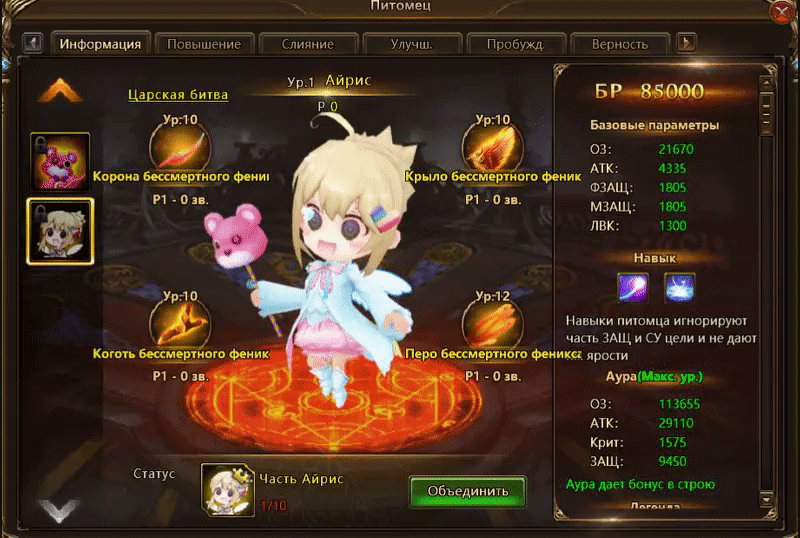The image size is (800, 538).
Task: Select the Коготь бессмертного феникса slot
Action: (x=178, y=324)
